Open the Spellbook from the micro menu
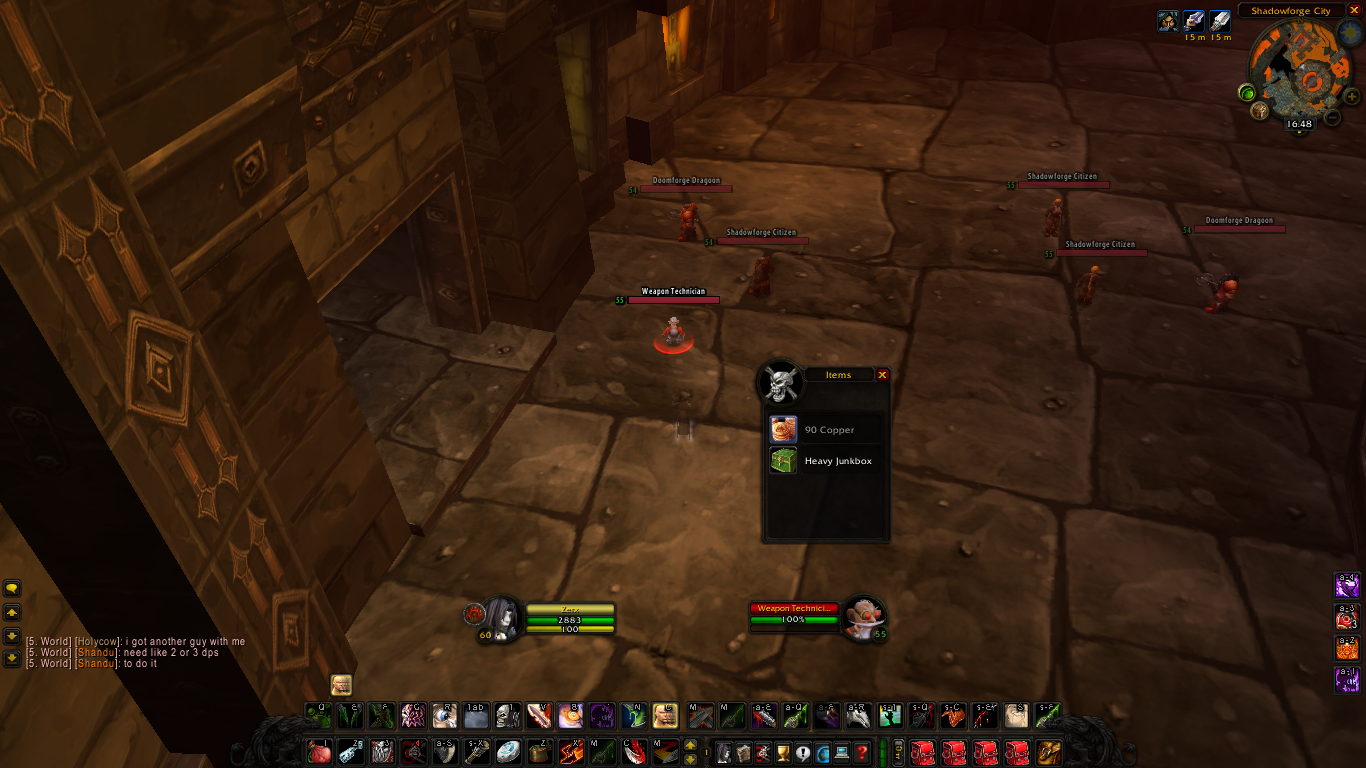1366x768 pixels. pos(745,752)
